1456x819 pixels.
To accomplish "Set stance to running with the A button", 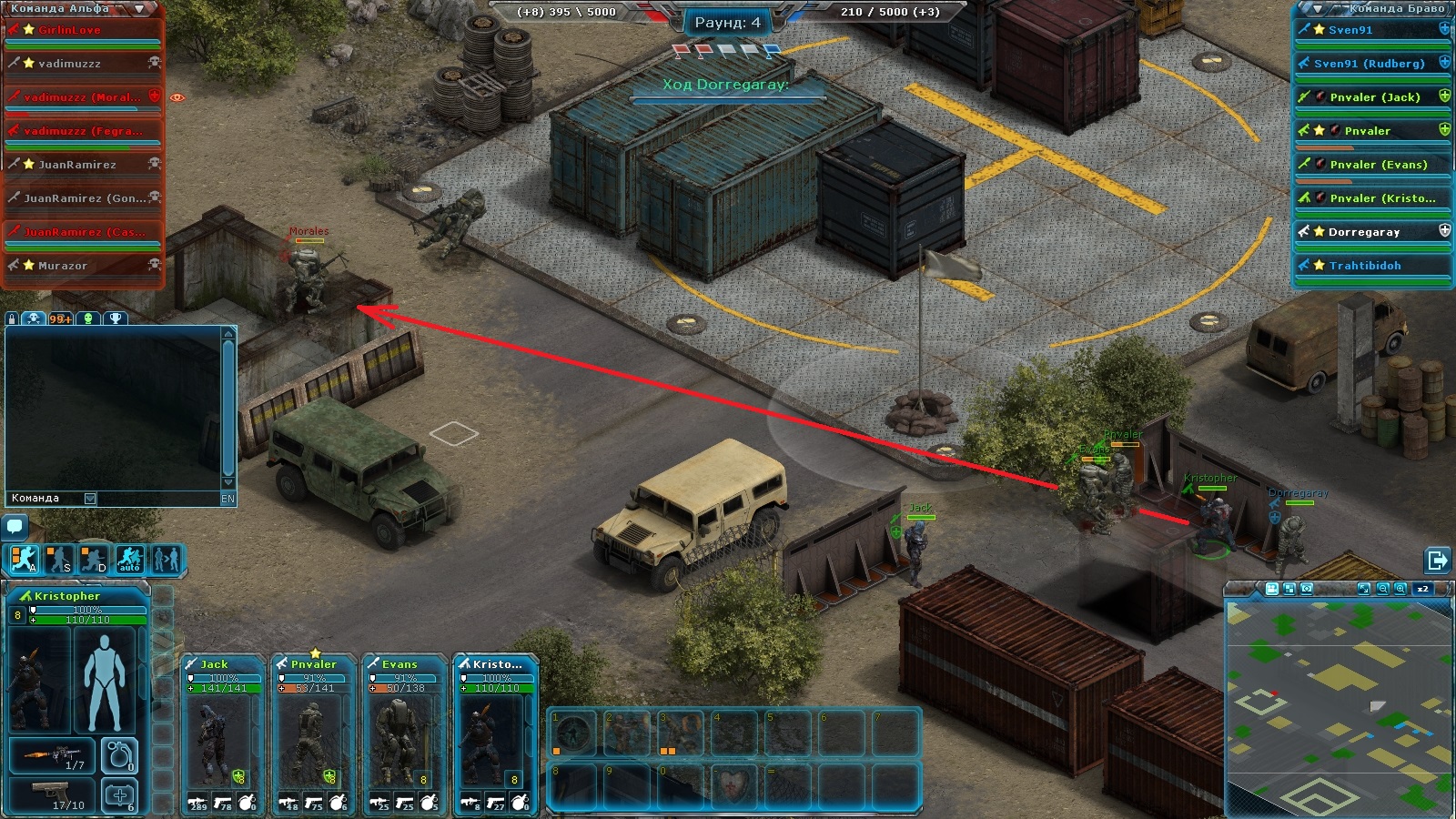I will click(25, 560).
